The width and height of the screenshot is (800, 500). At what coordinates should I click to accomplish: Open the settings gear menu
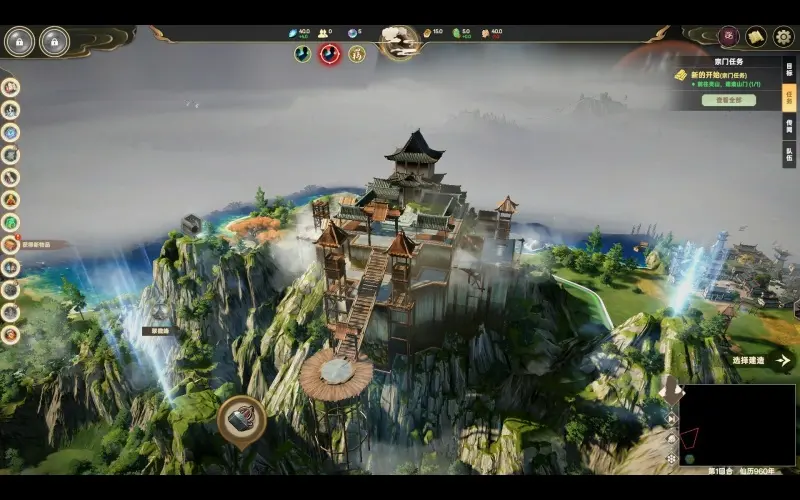pos(784,37)
